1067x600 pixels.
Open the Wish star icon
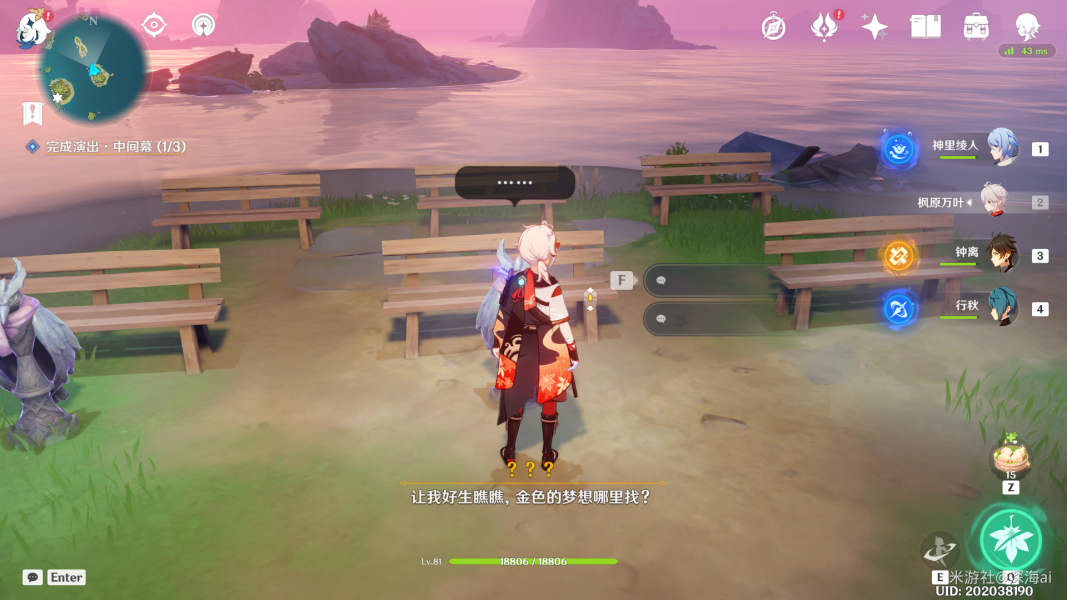(874, 27)
